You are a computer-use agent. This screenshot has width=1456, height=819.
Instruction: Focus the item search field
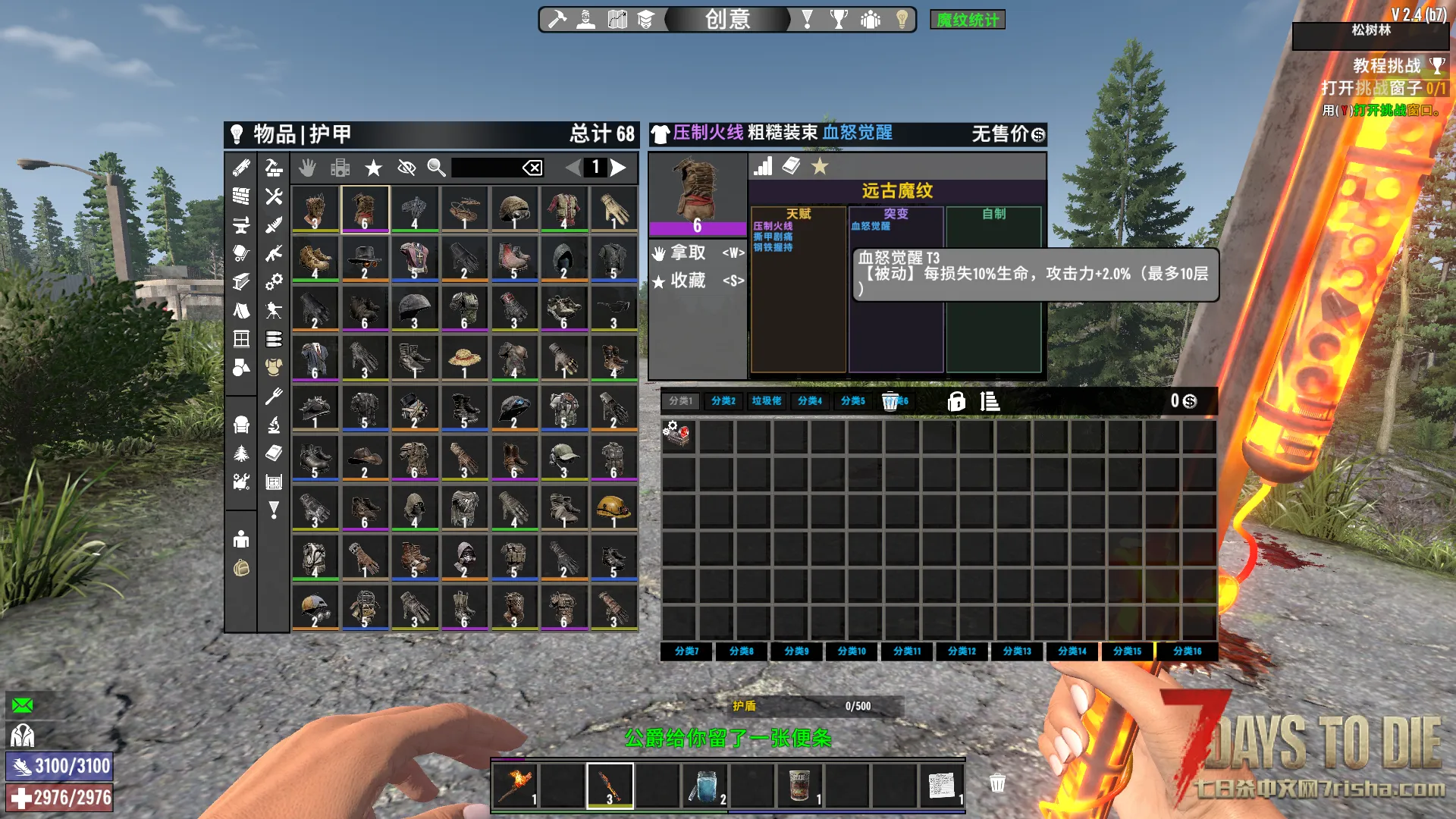coord(485,168)
